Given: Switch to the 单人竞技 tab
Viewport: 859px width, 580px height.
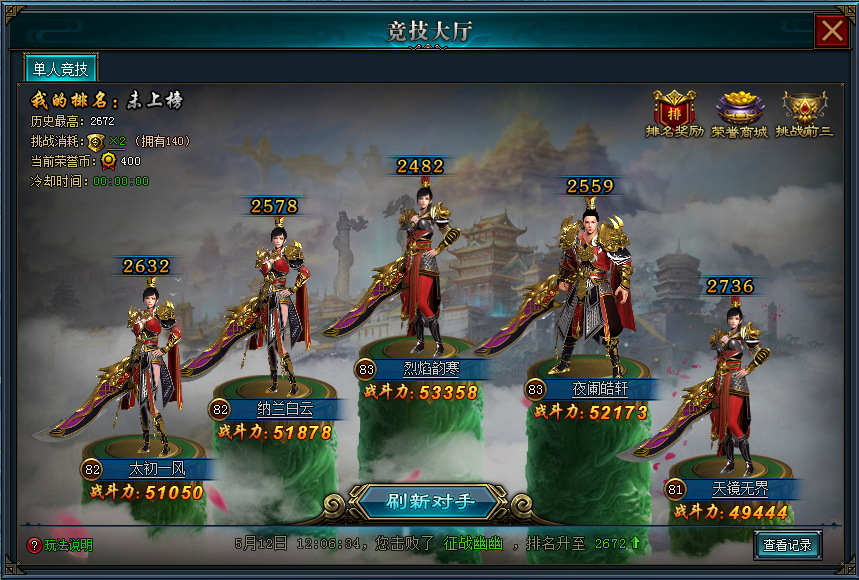Looking at the screenshot, I should click(61, 69).
